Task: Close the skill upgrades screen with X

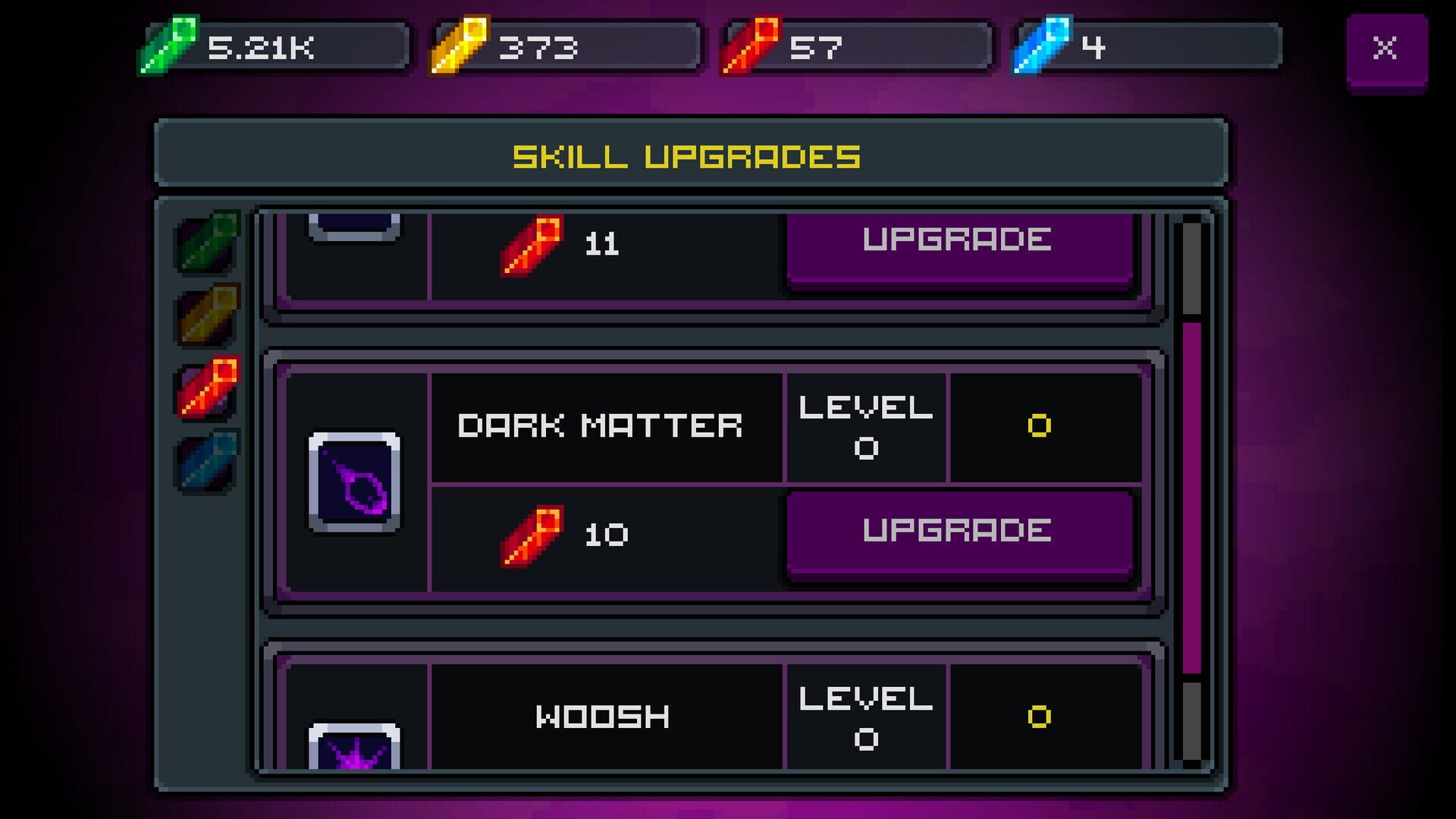Action: [1387, 48]
